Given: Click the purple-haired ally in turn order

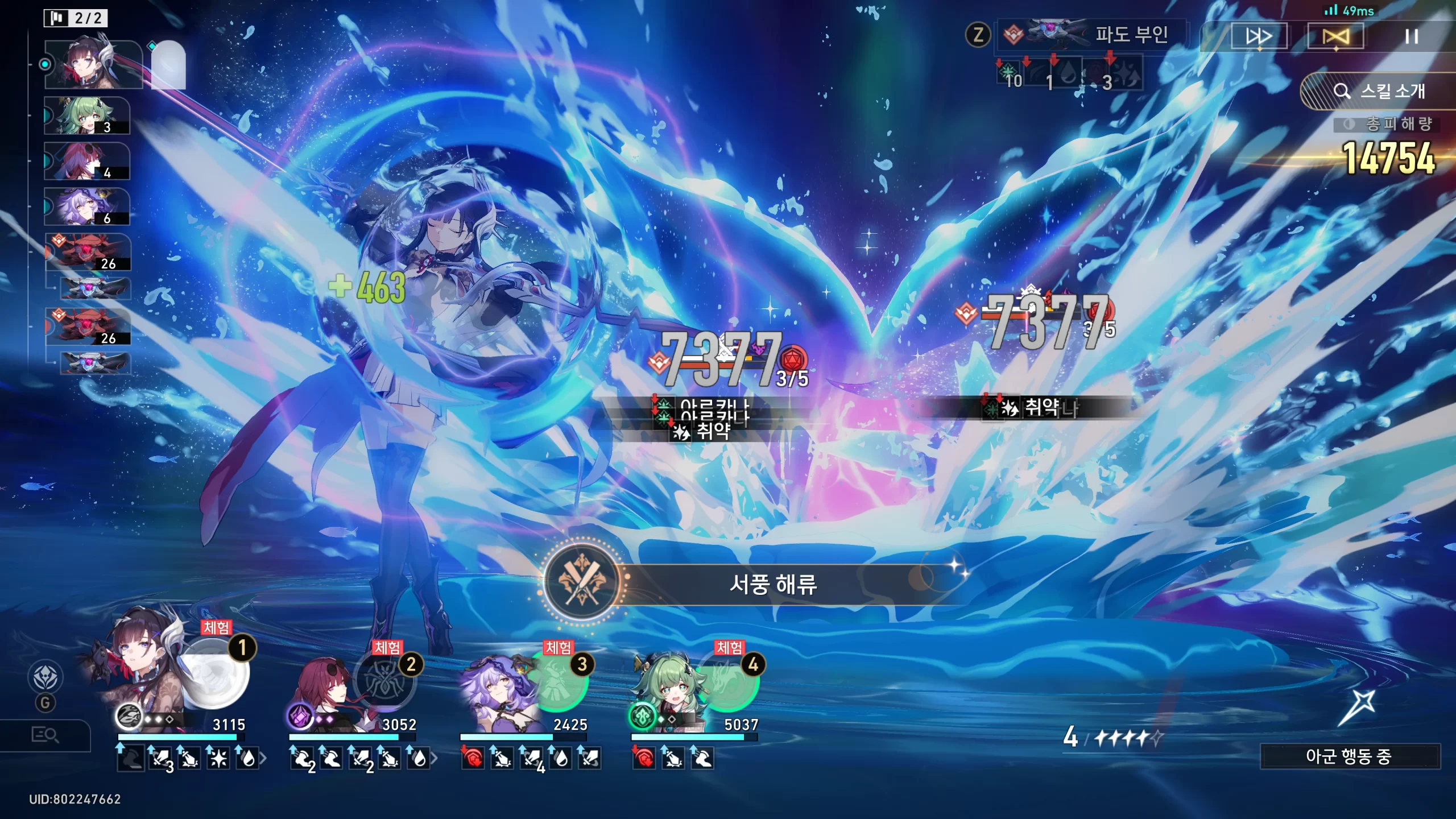Looking at the screenshot, I should [x=86, y=207].
